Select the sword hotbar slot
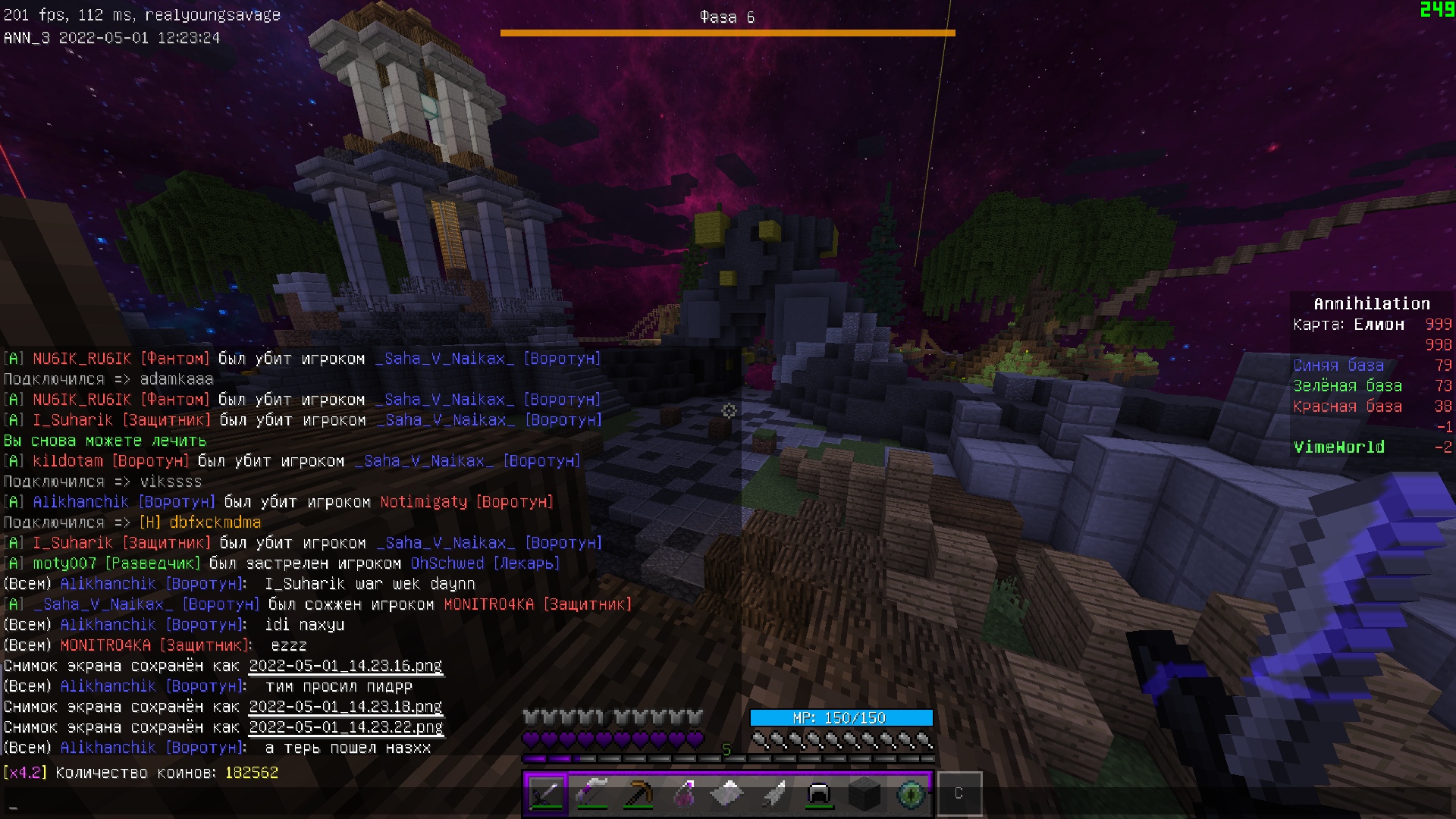 coord(546,794)
